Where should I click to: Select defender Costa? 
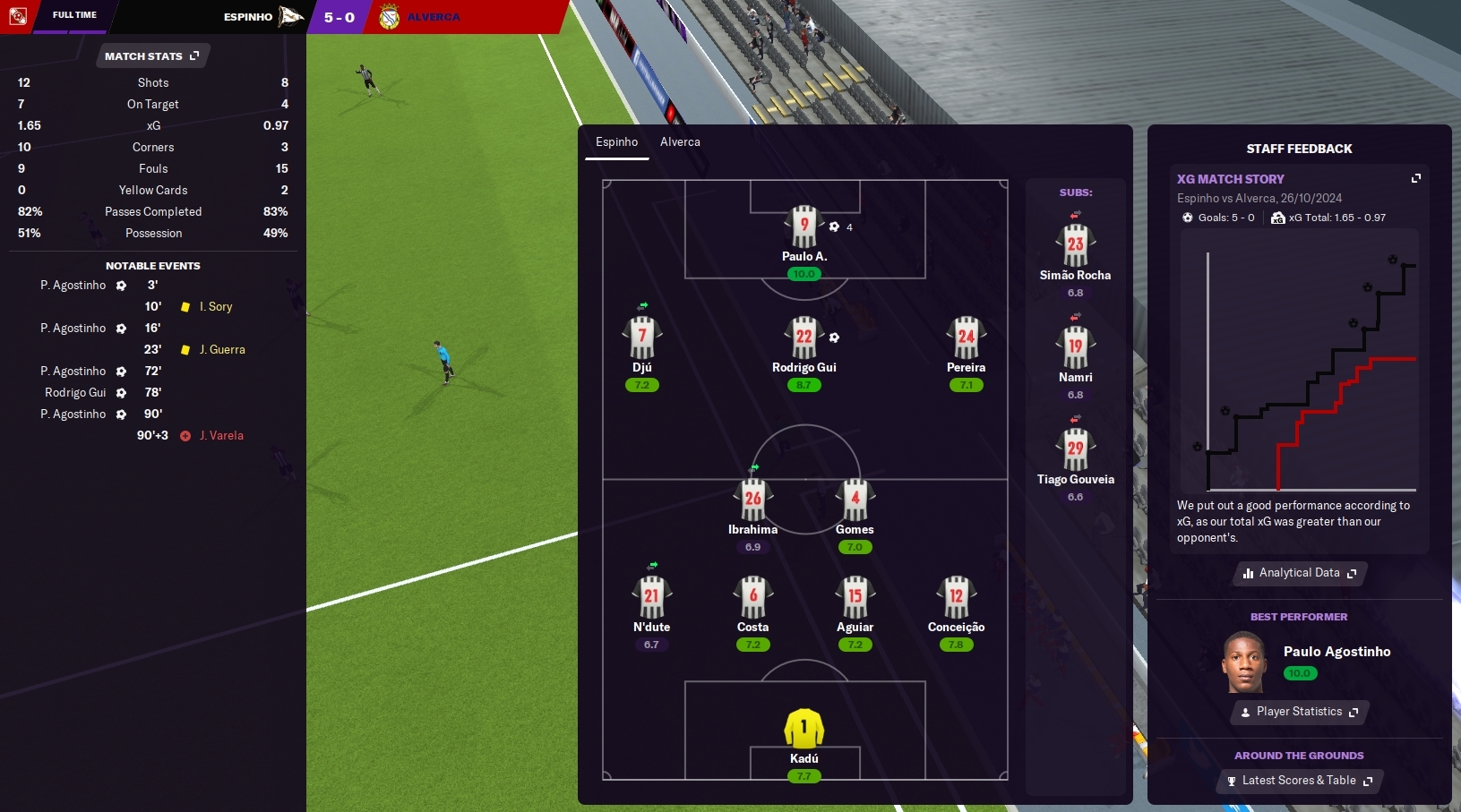pos(752,597)
